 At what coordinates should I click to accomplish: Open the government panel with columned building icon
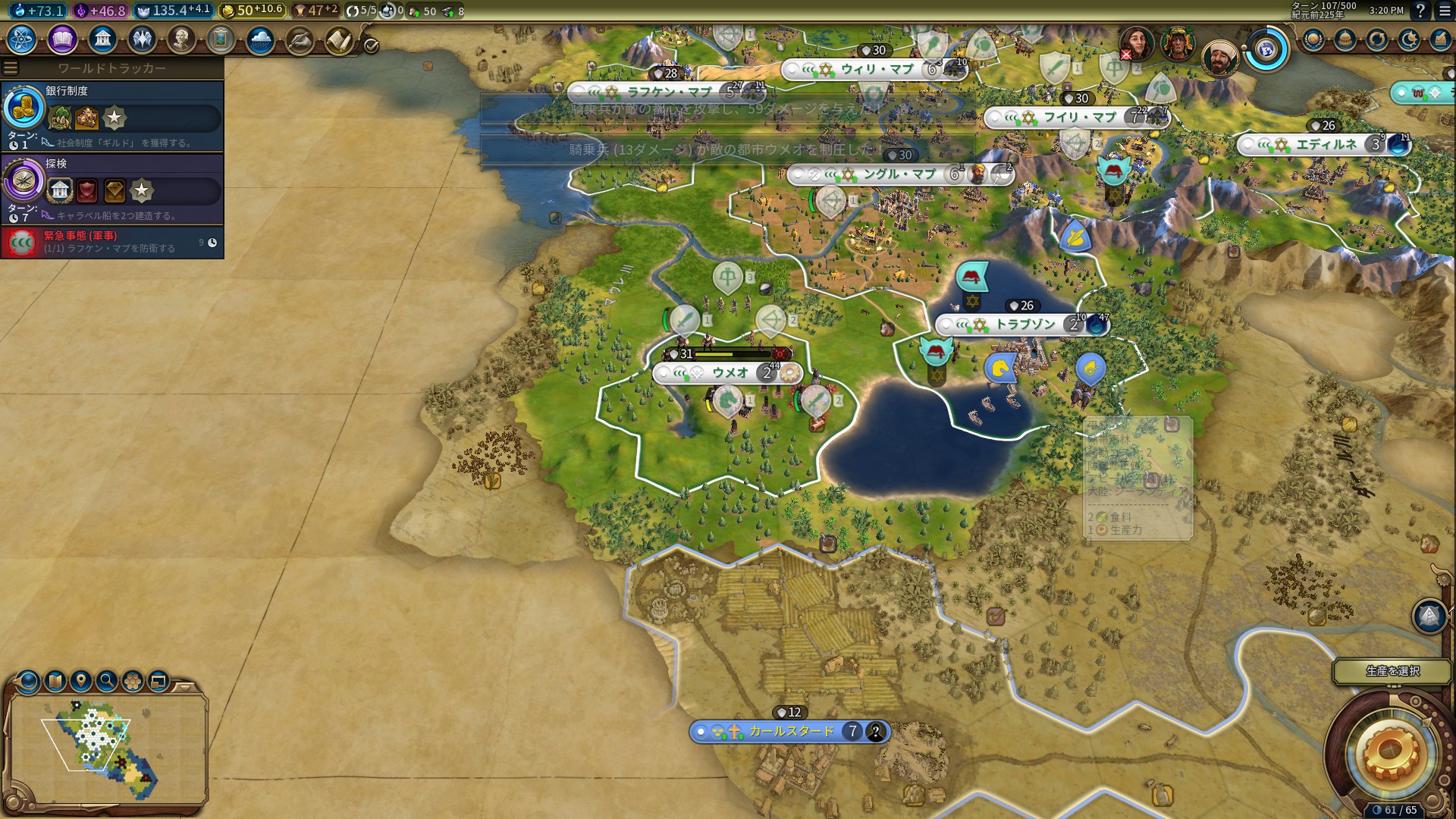point(102,39)
